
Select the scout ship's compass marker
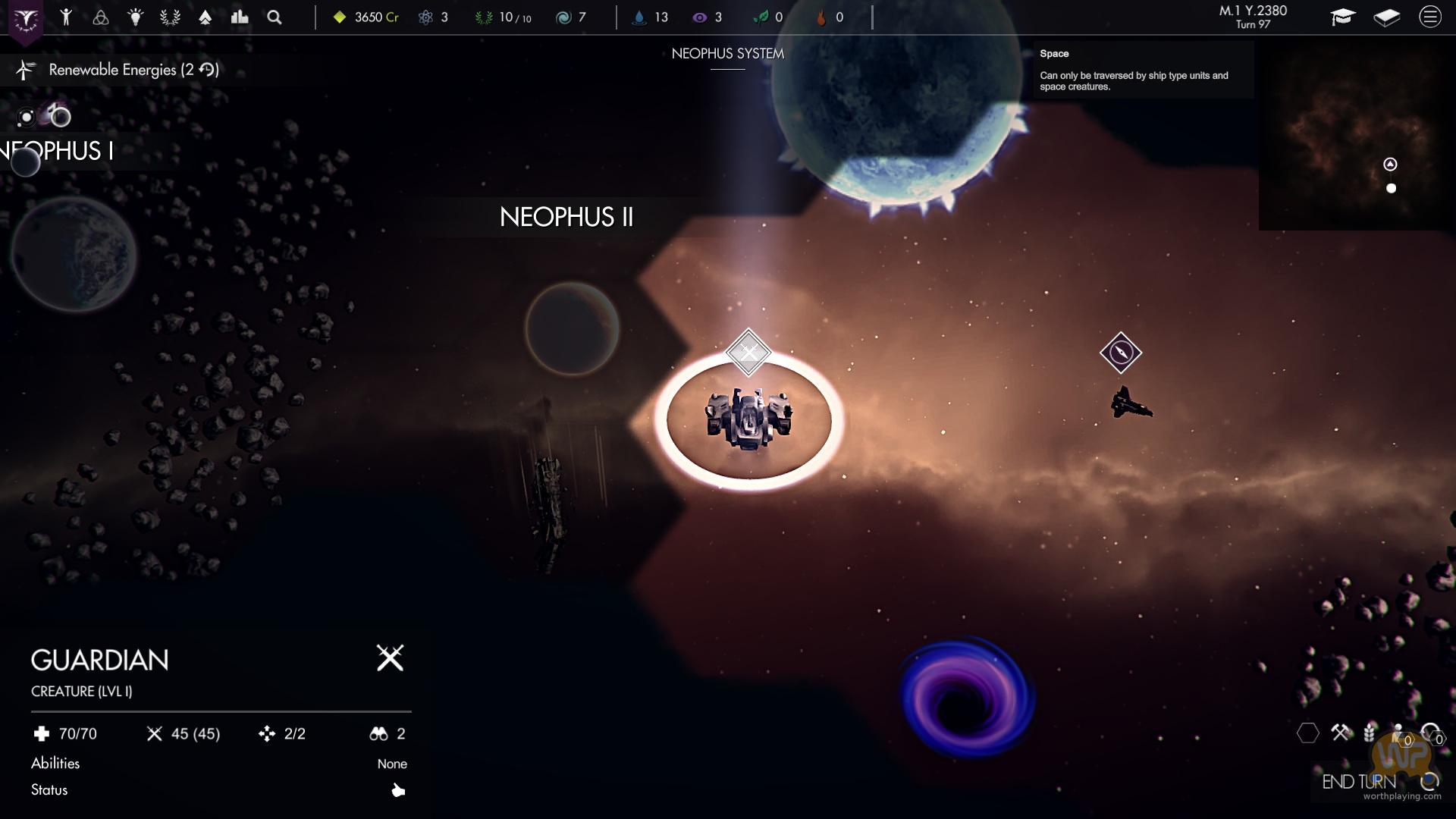click(x=1121, y=353)
